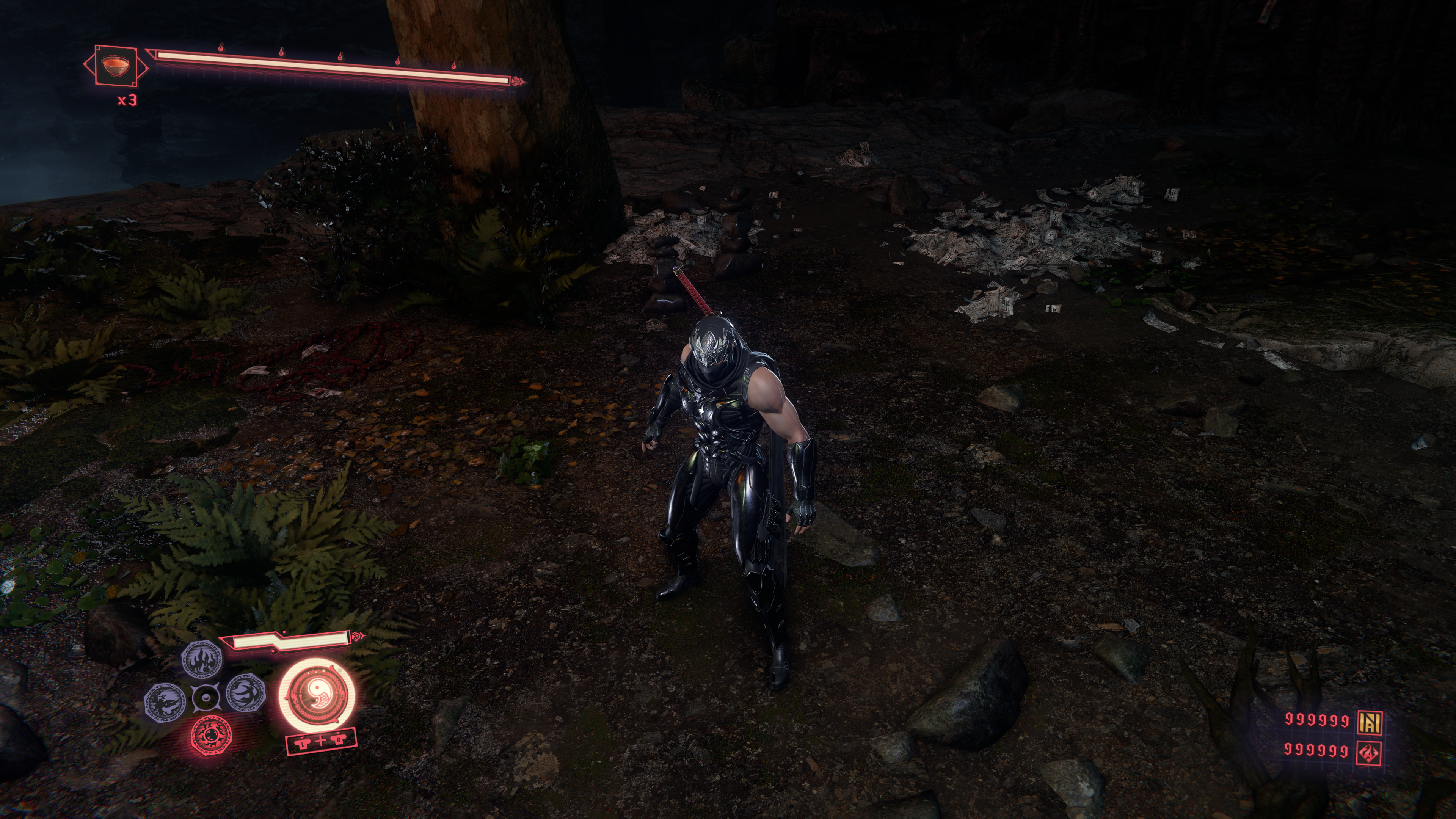Pick the swirling wind ninpo emblem
This screenshot has width=1456, height=819.
pyautogui.click(x=246, y=693)
